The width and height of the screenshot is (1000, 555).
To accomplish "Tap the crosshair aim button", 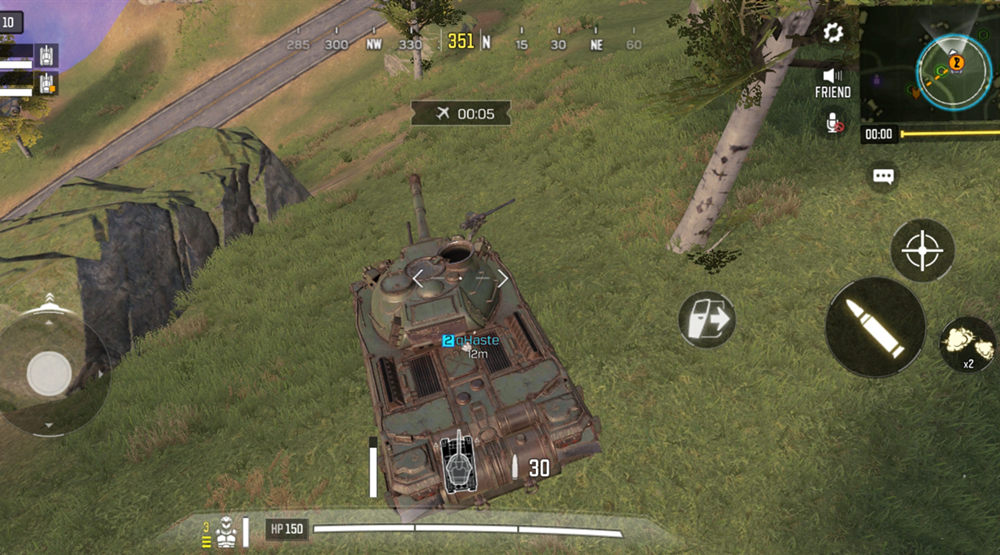I will point(922,250).
